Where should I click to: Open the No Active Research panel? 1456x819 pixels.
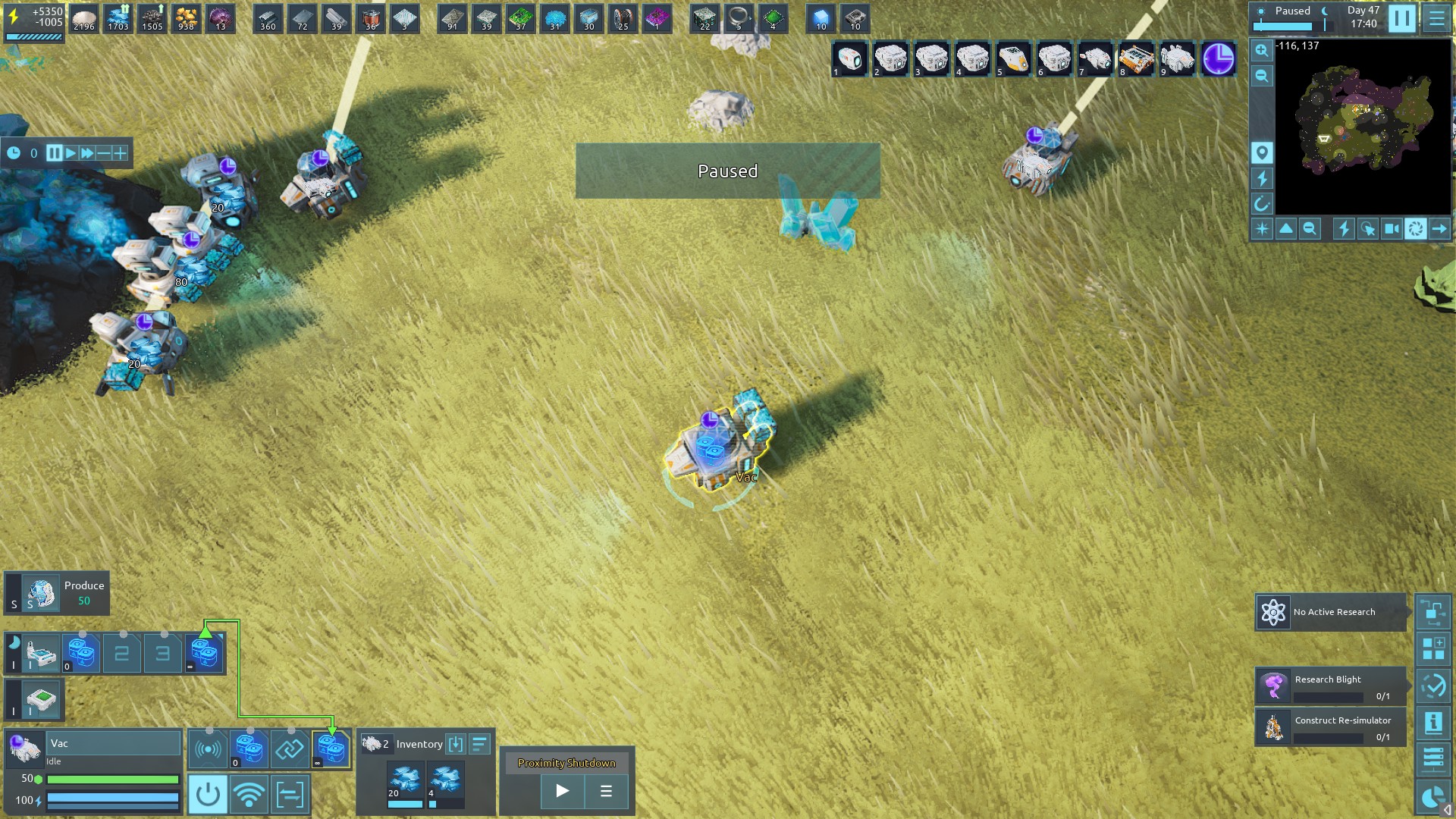point(1331,612)
